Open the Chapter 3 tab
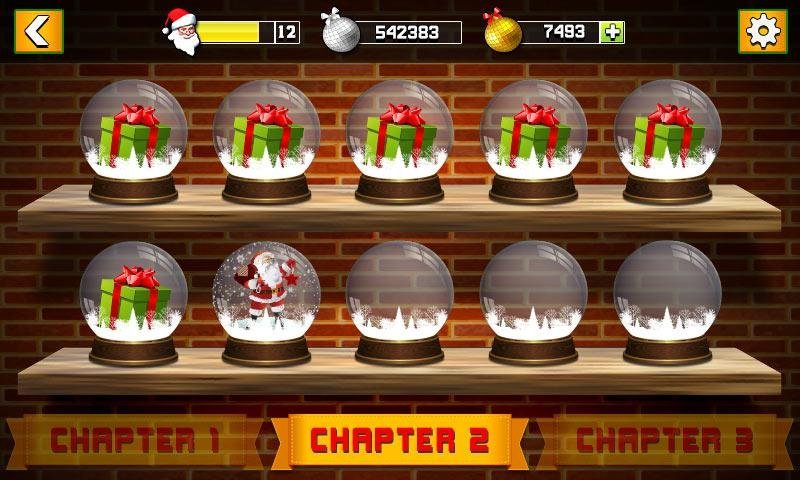The image size is (800, 480). pyautogui.click(x=664, y=440)
